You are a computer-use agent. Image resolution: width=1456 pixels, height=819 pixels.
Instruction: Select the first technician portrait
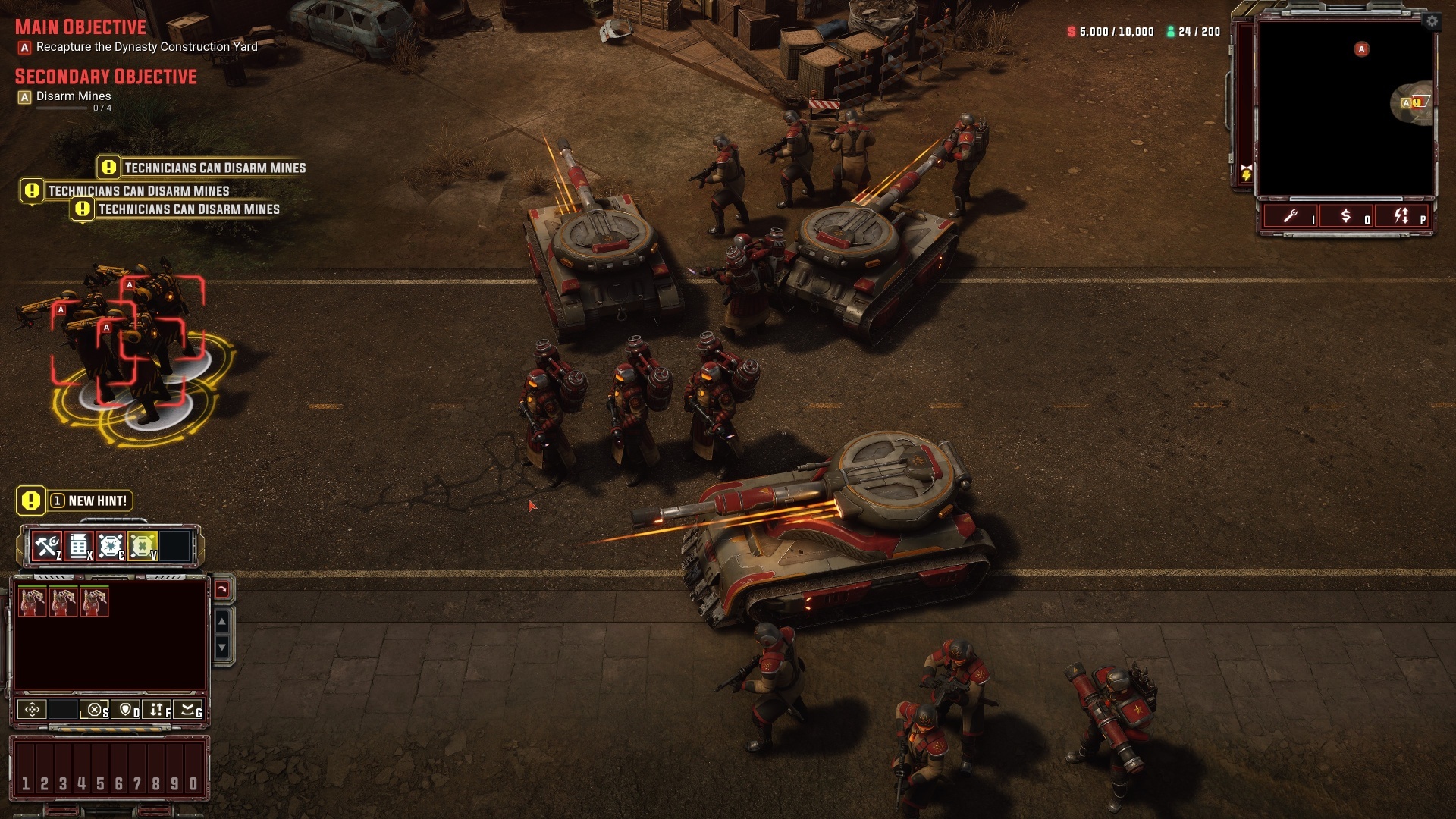tap(33, 601)
